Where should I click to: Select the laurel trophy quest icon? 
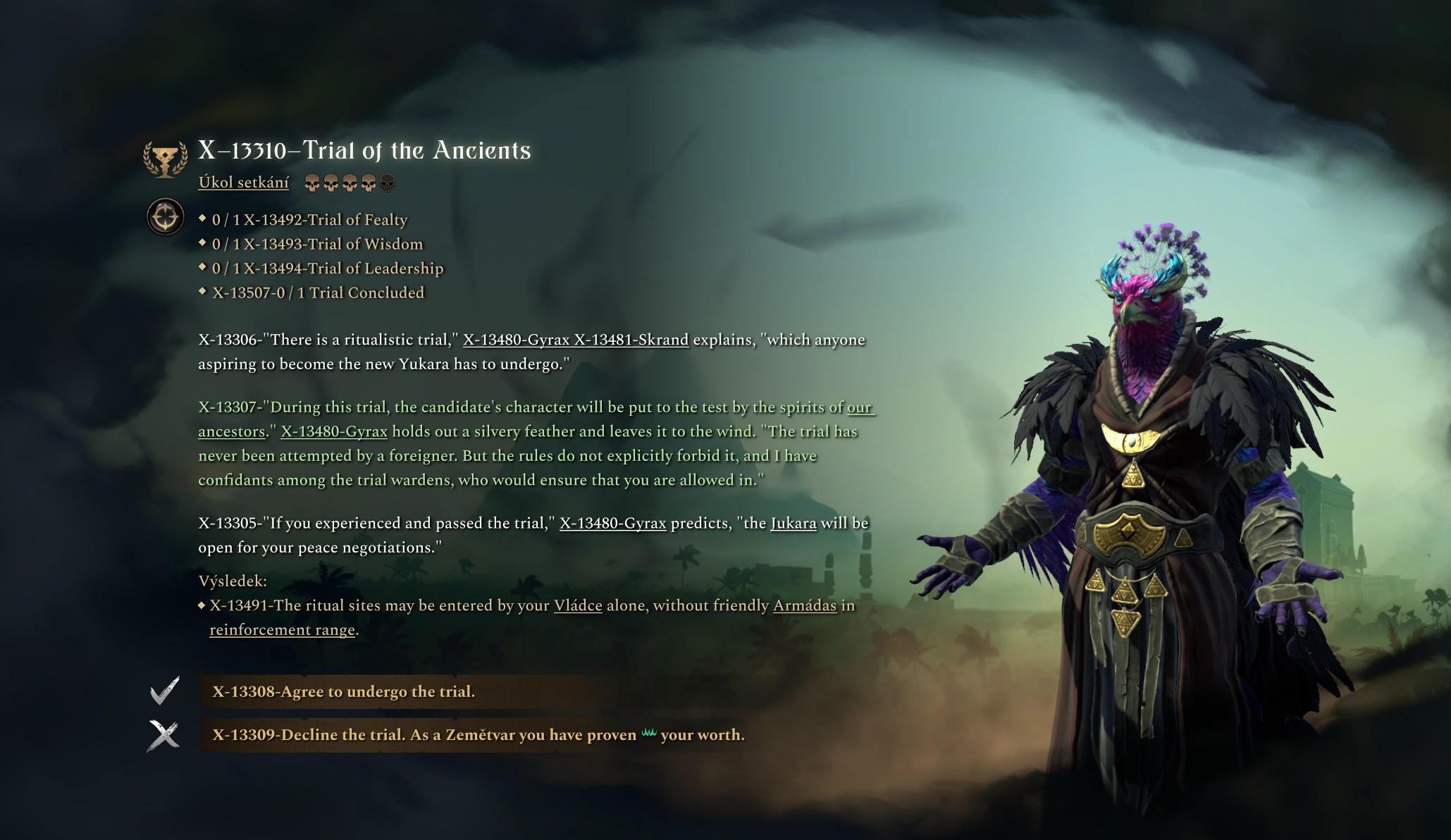166,159
